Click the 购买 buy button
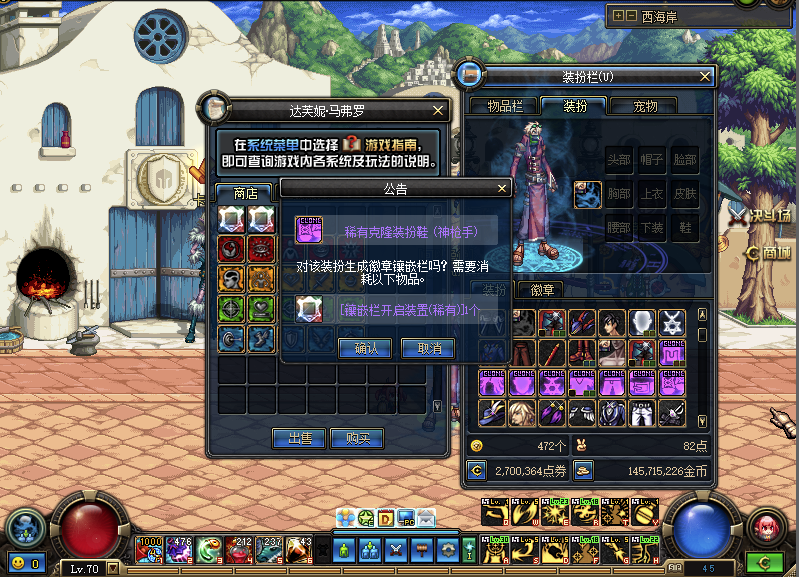Image resolution: width=799 pixels, height=577 pixels. (x=357, y=438)
